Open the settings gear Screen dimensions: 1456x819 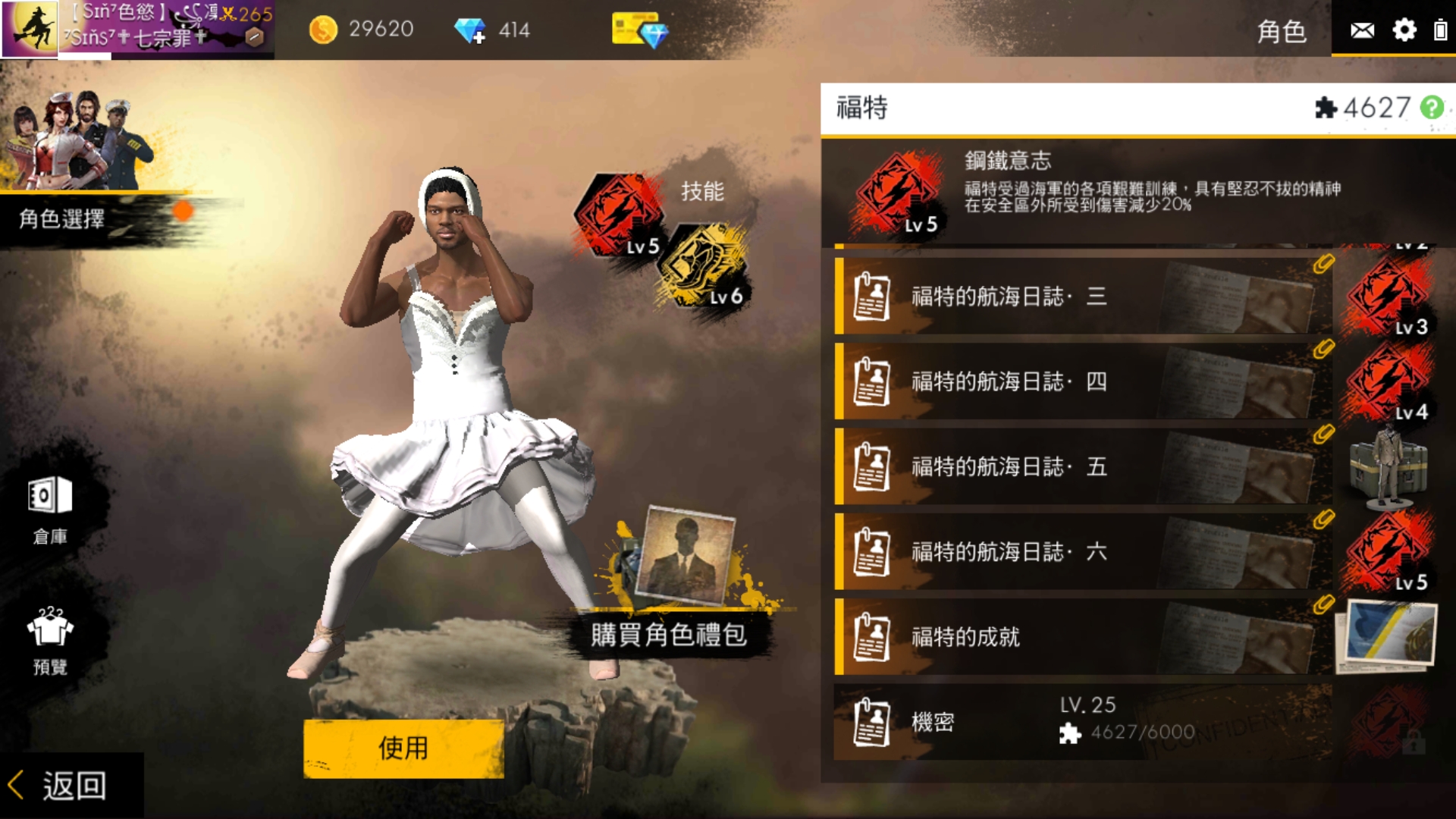(x=1405, y=30)
